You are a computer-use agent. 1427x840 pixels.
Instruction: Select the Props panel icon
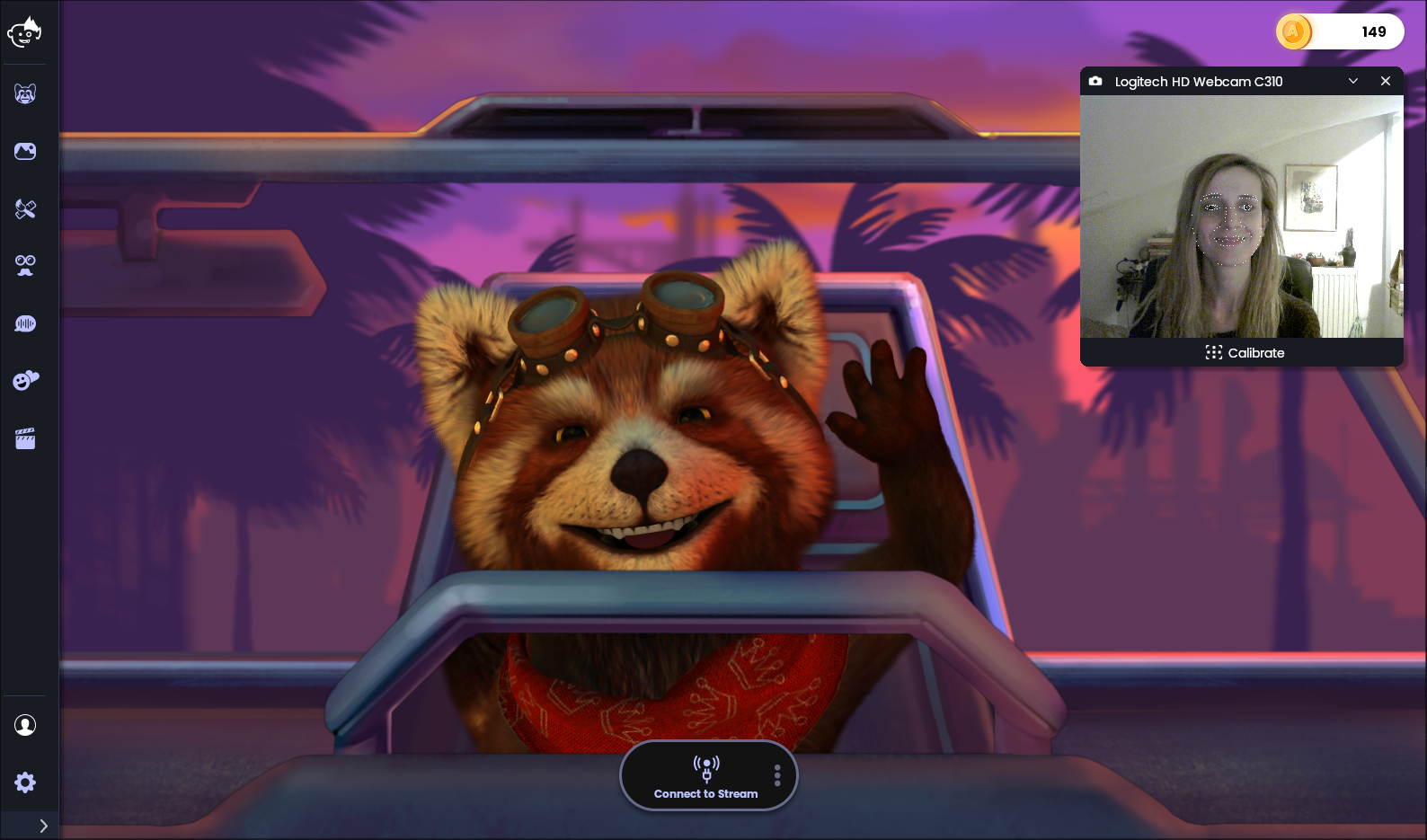click(25, 208)
